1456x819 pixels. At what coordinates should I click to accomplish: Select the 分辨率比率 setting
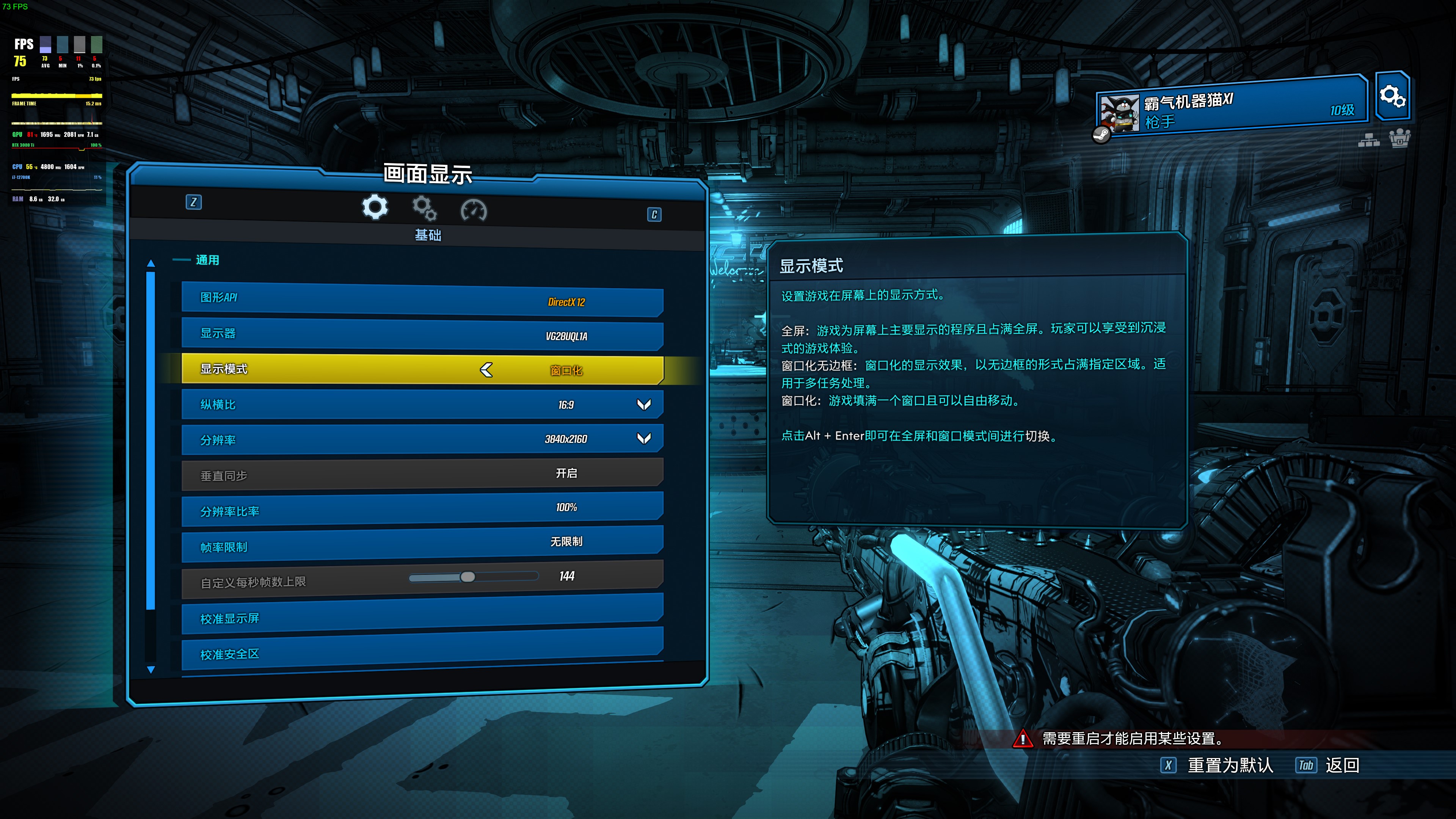click(x=422, y=509)
